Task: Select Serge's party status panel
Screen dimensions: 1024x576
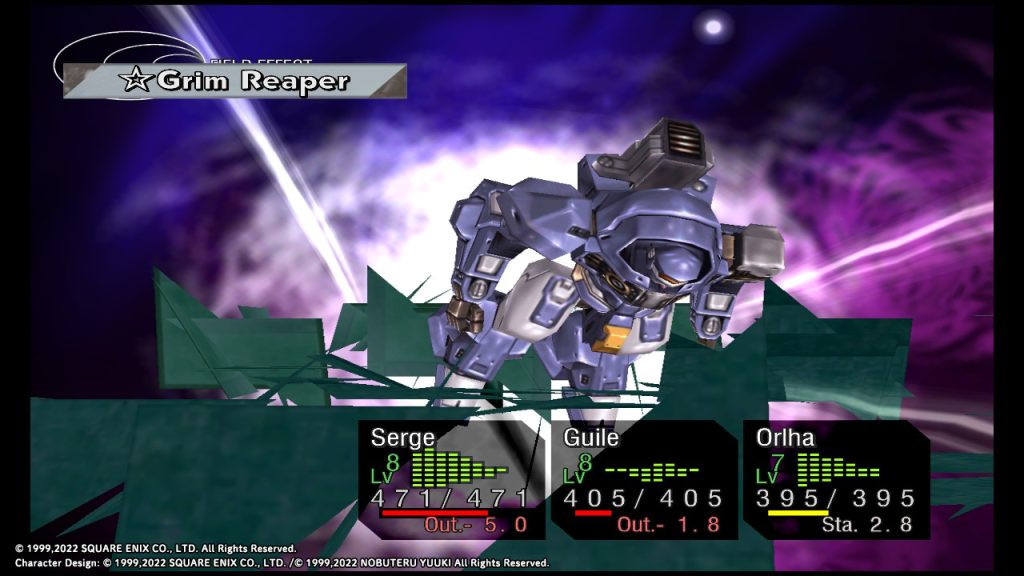Action: coord(452,480)
